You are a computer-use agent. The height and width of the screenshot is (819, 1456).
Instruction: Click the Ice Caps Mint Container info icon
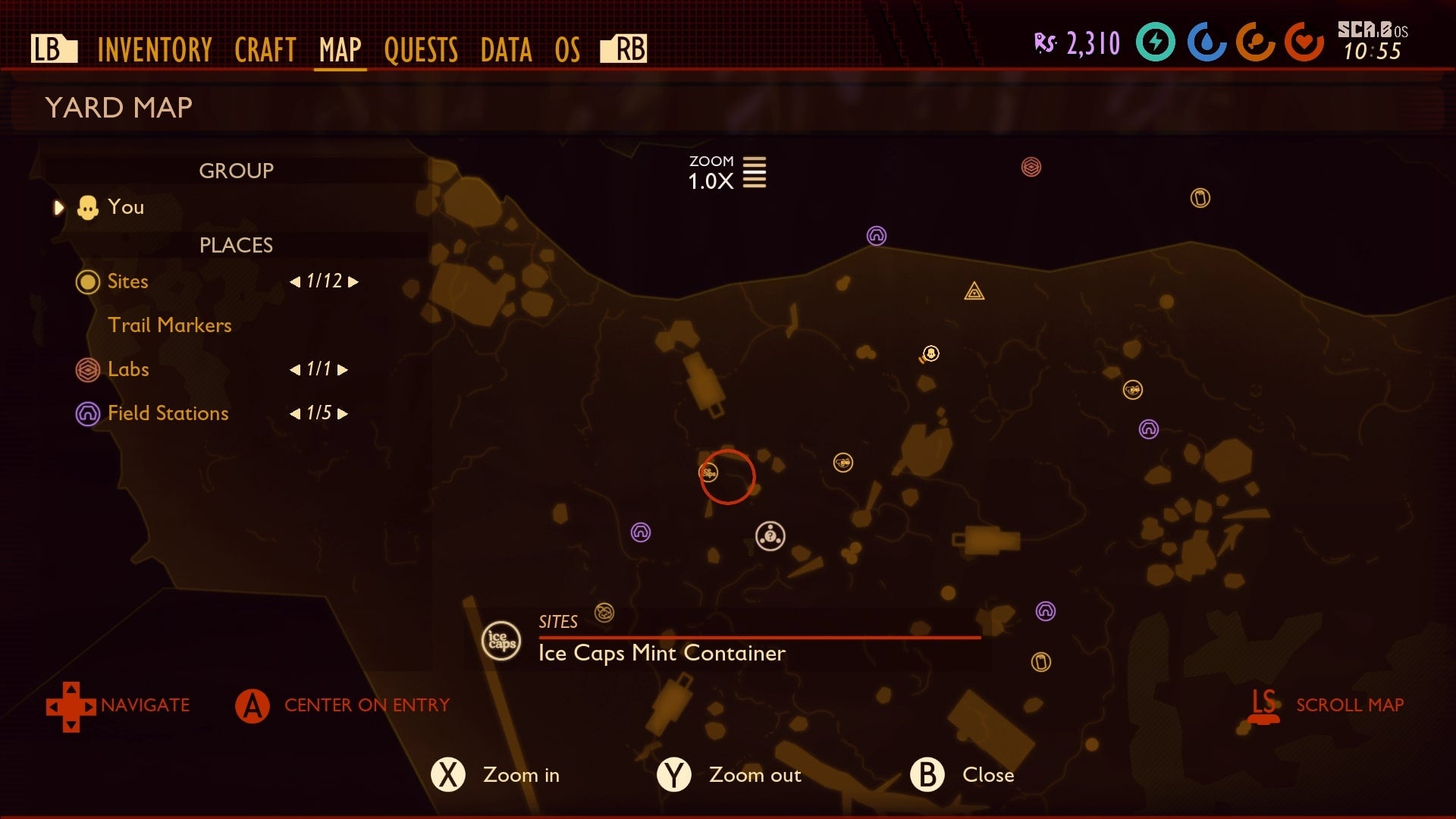click(501, 641)
